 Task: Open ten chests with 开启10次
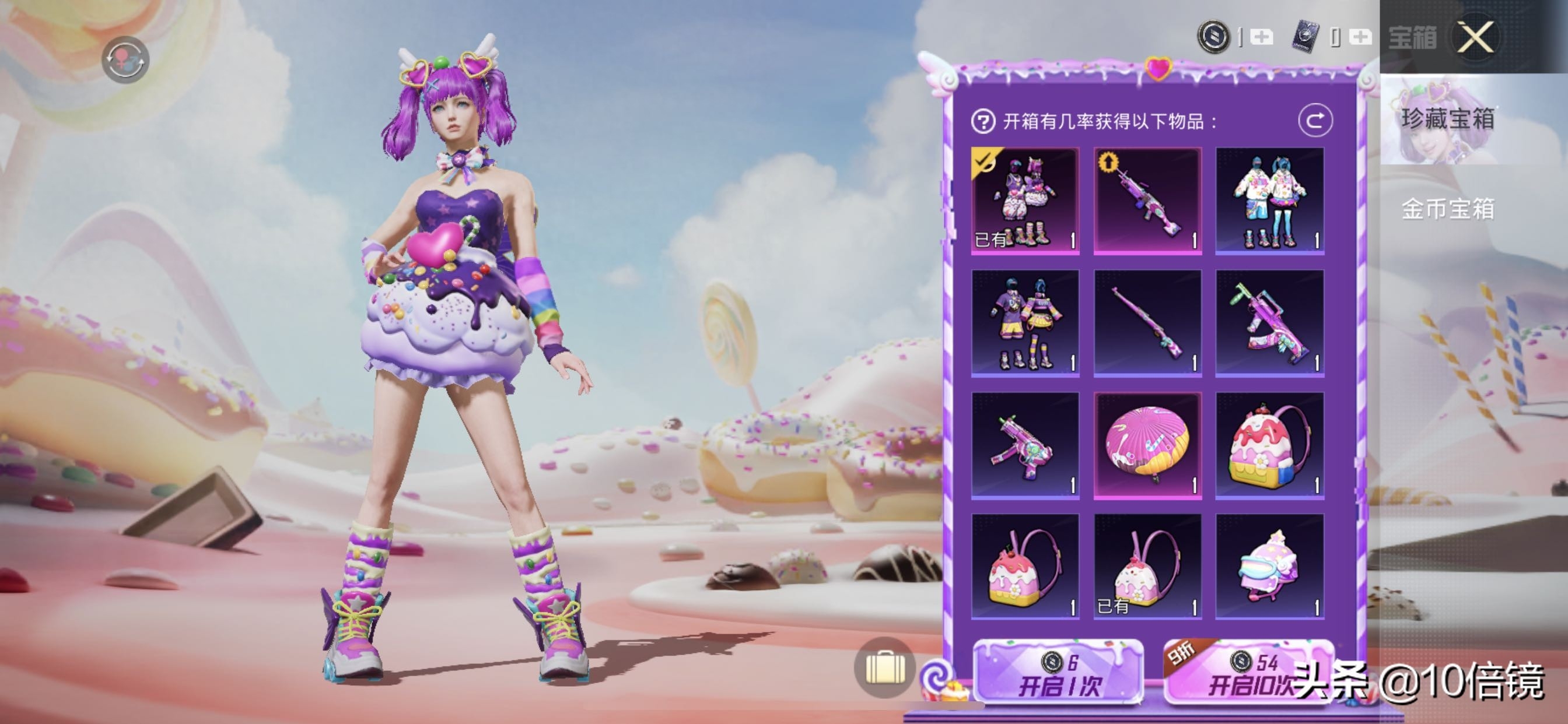tap(1248, 674)
